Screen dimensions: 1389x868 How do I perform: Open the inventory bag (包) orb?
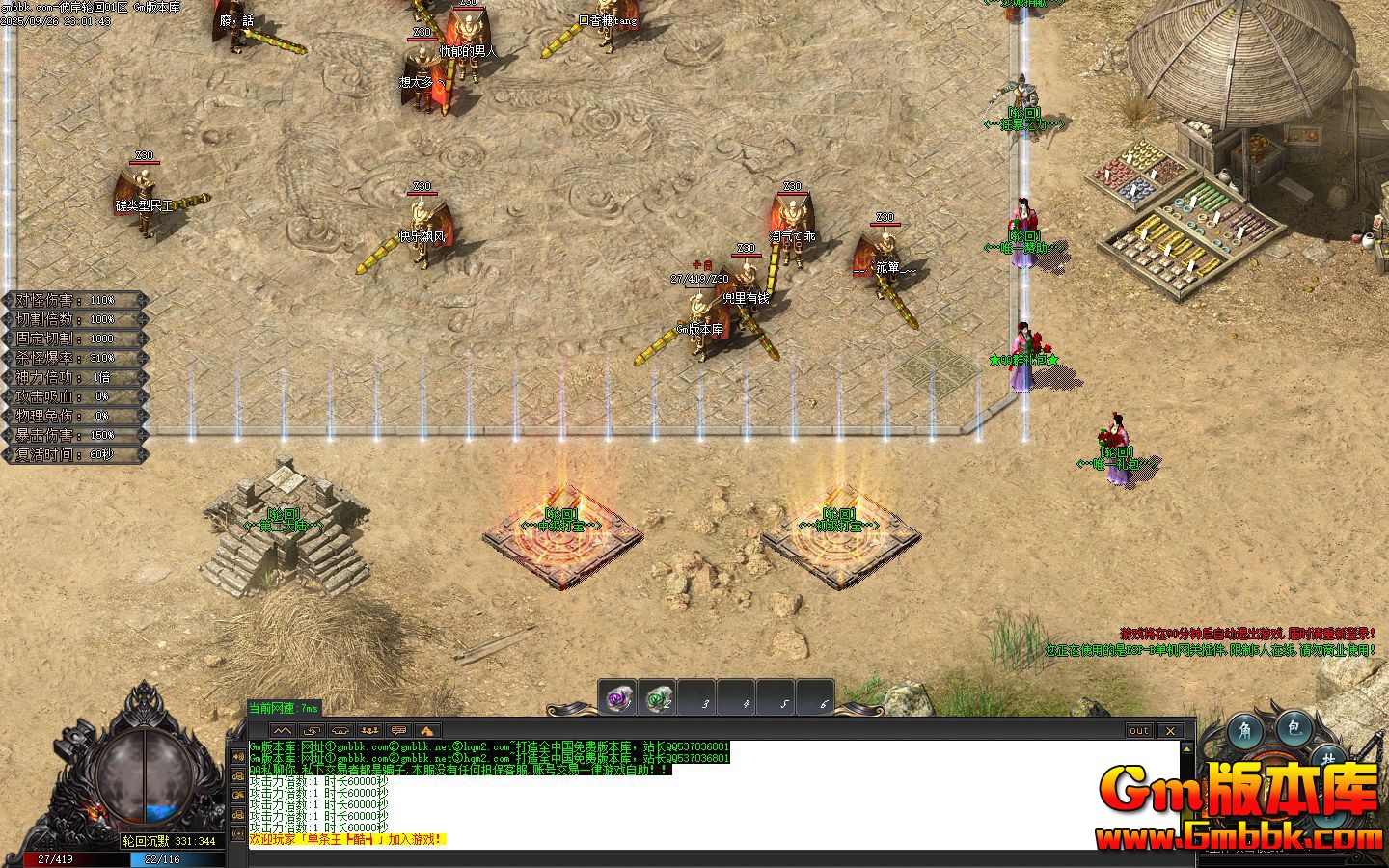pos(1293,730)
